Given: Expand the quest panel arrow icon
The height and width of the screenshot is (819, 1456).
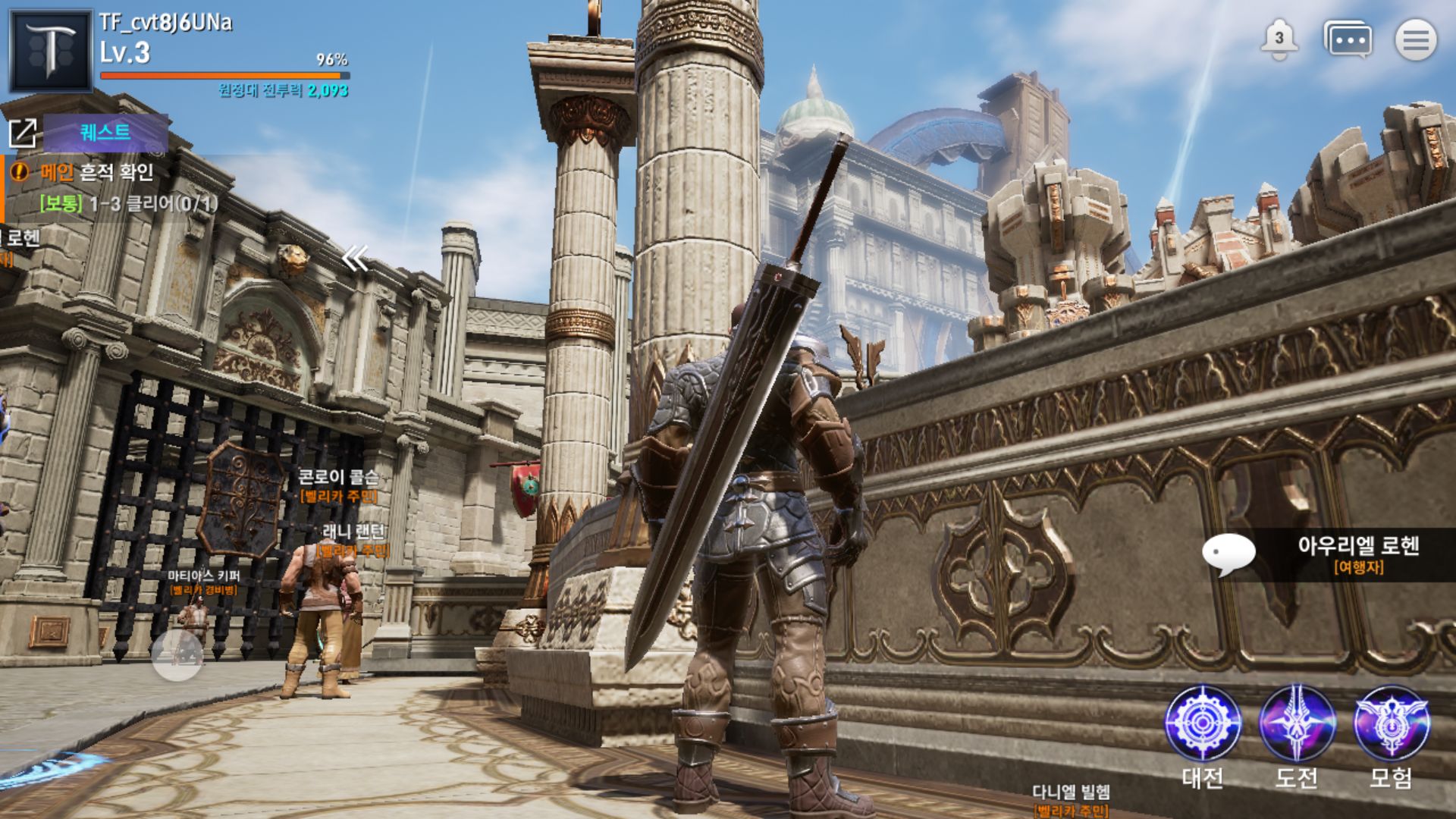Looking at the screenshot, I should [x=23, y=133].
